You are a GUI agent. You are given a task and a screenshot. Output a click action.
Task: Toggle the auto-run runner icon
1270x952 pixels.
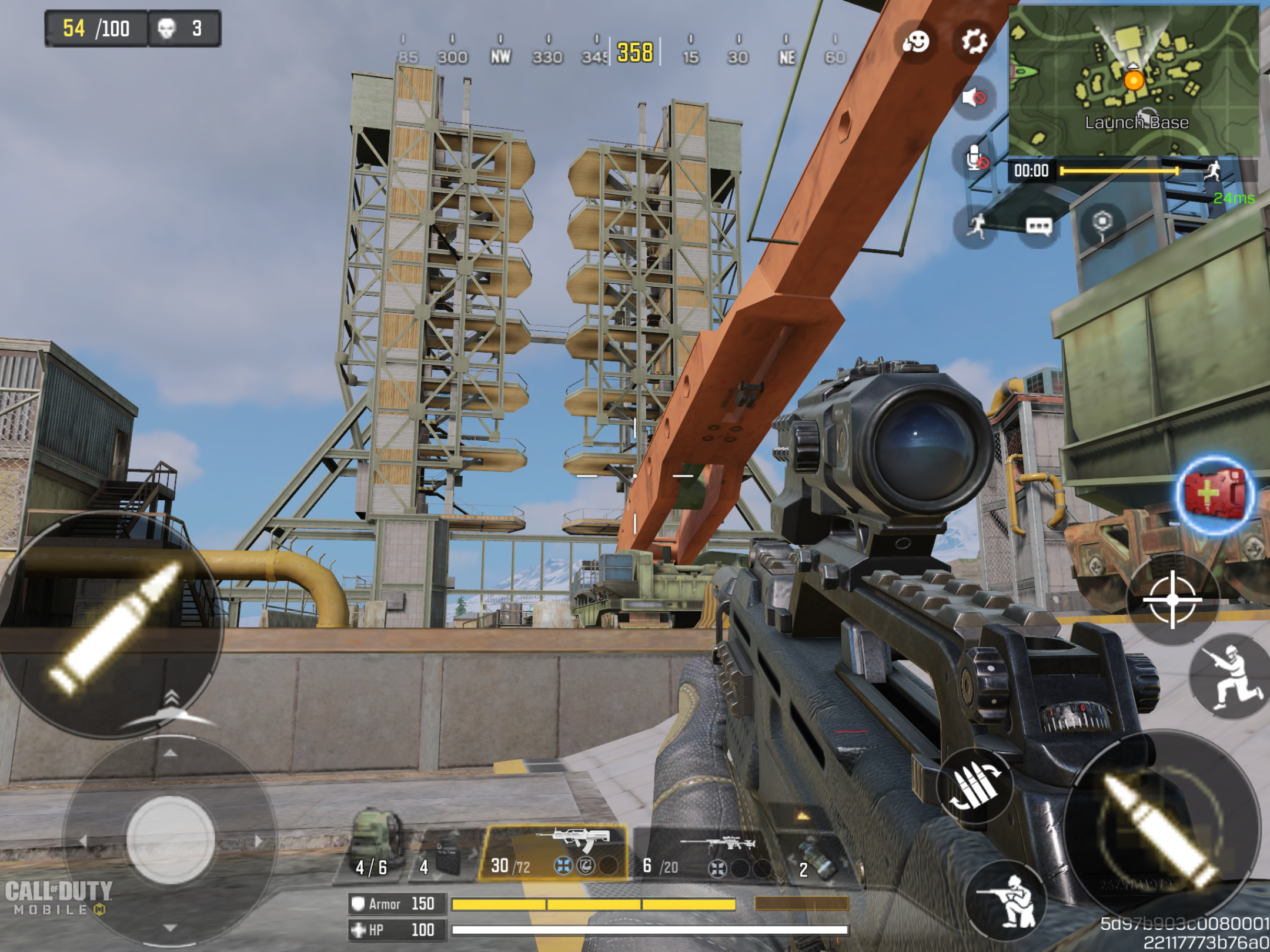coord(977,226)
